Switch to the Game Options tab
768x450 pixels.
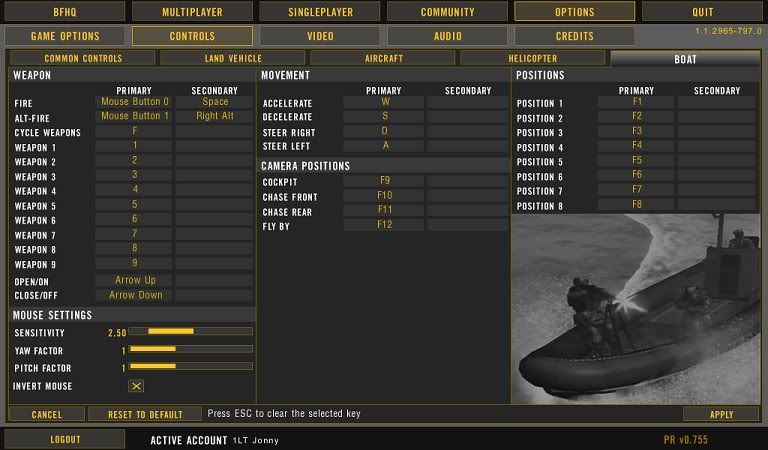tap(65, 36)
